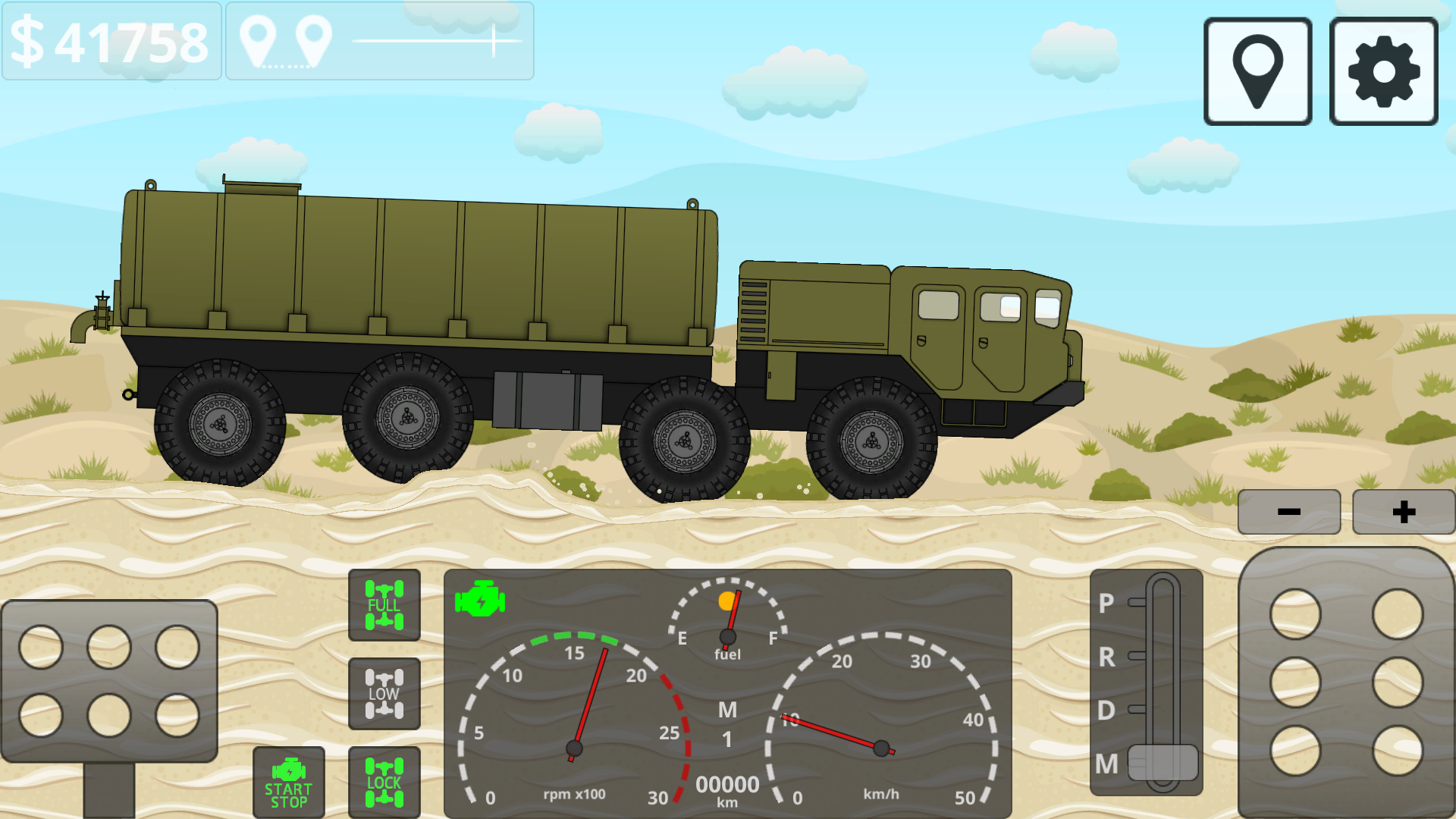Click the money balance display
The height and width of the screenshot is (819, 1456).
pyautogui.click(x=111, y=42)
